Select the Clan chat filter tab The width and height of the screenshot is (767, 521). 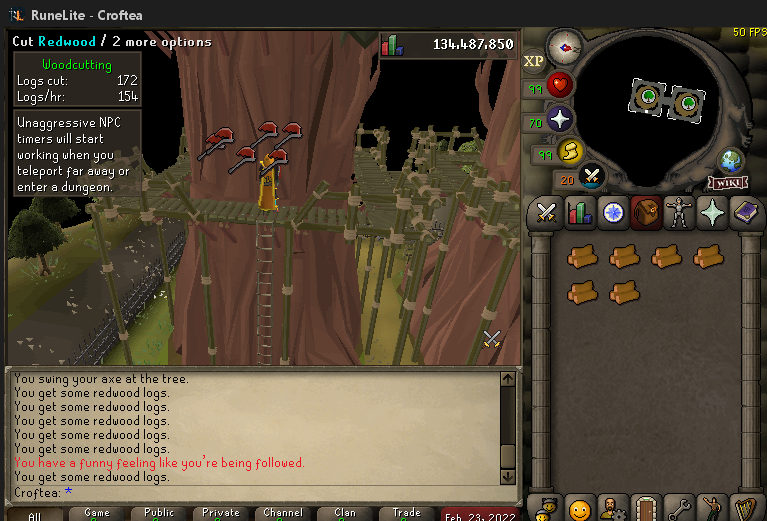pos(345,513)
